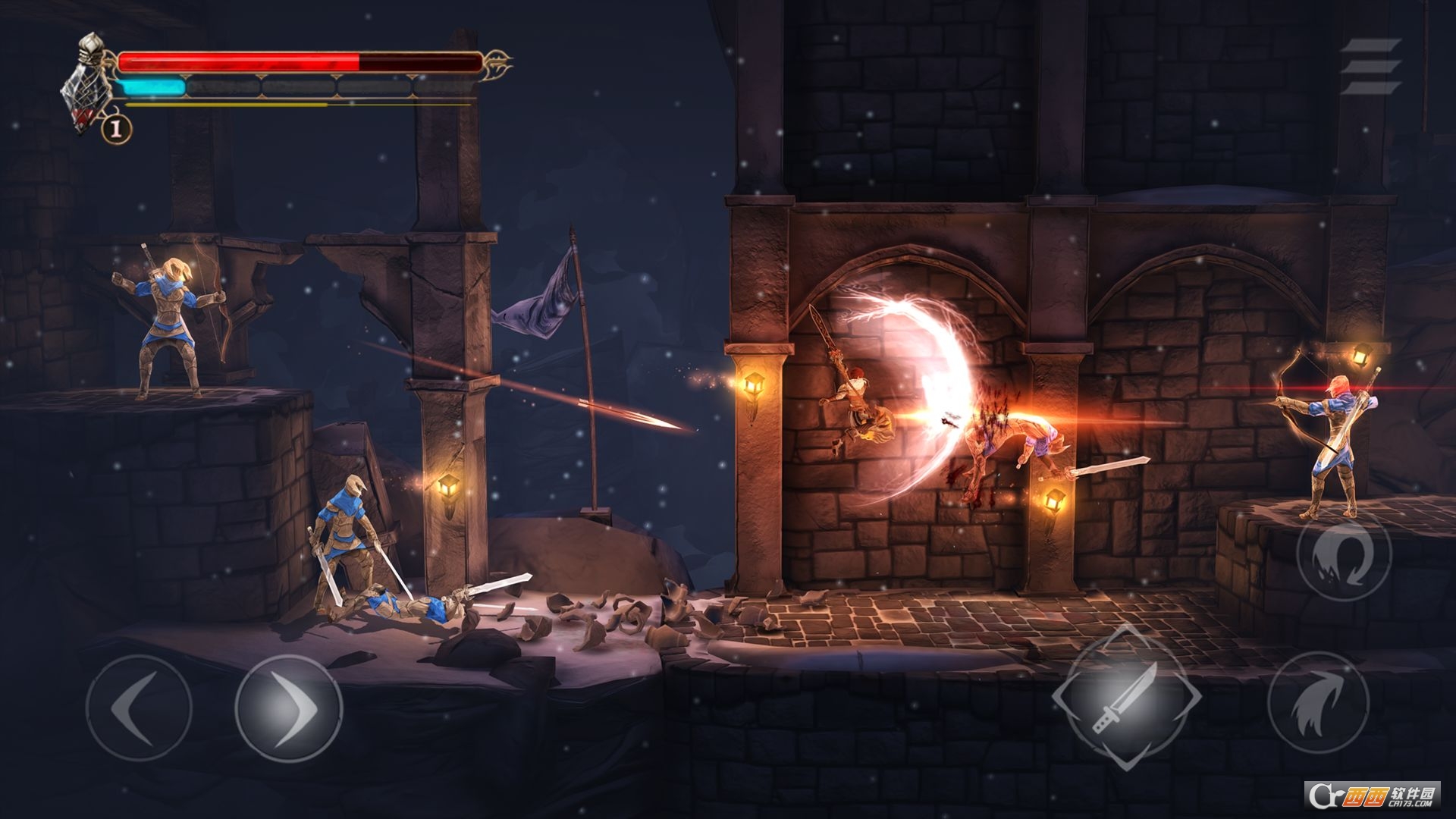Screen dimensions: 1456x819
Task: Tap the move left arrow button
Action: (138, 708)
